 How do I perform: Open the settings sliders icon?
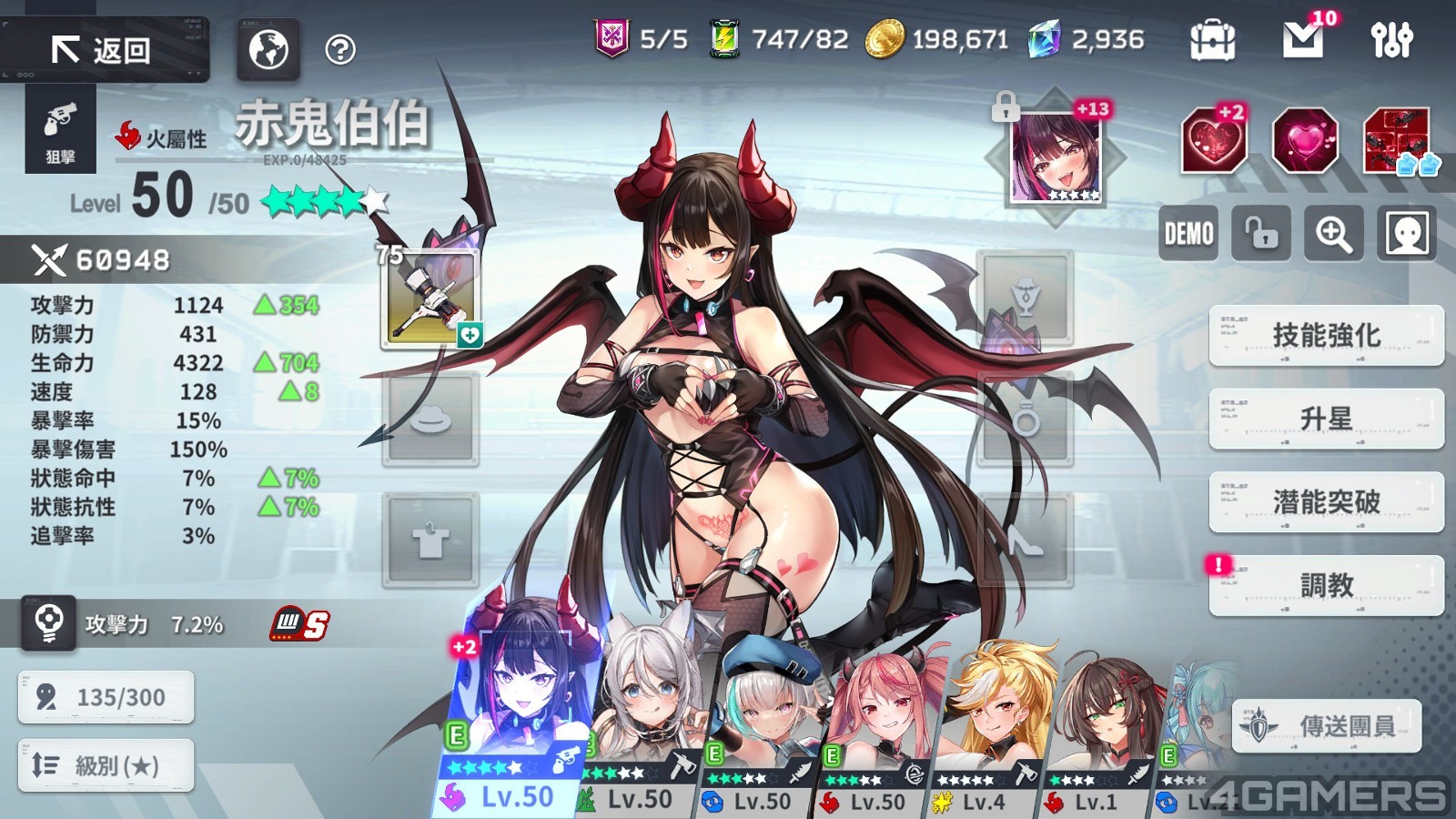(x=1391, y=40)
